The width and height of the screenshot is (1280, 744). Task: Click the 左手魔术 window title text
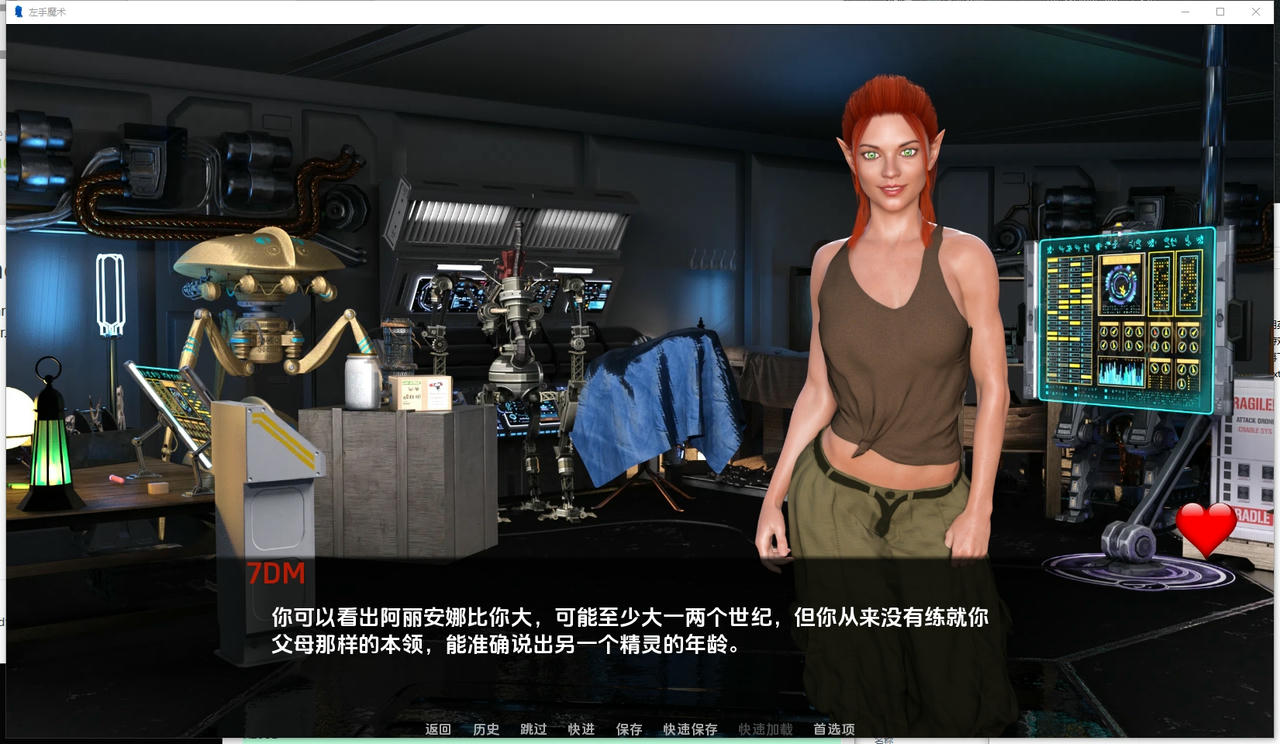tap(45, 11)
